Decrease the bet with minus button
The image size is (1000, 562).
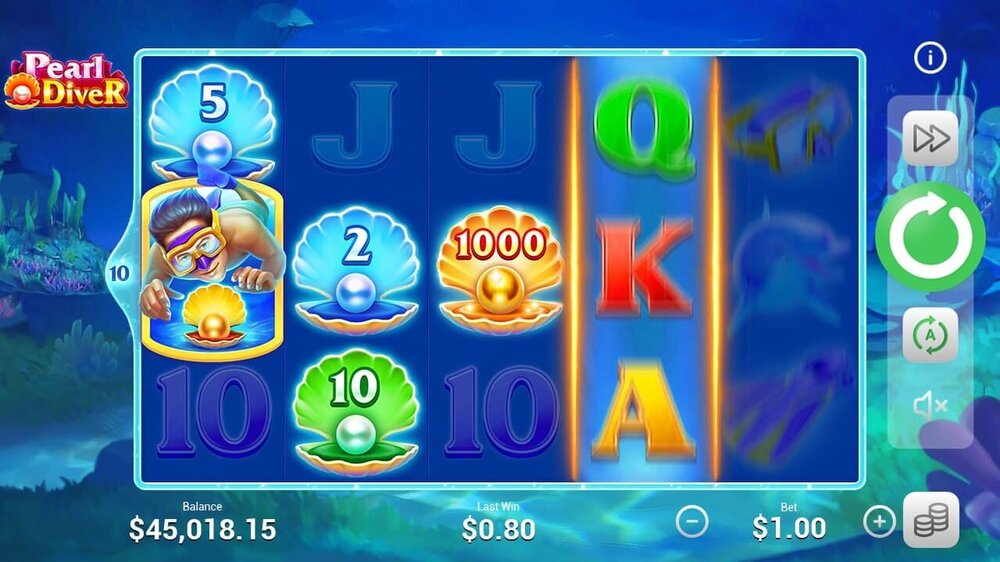click(692, 521)
